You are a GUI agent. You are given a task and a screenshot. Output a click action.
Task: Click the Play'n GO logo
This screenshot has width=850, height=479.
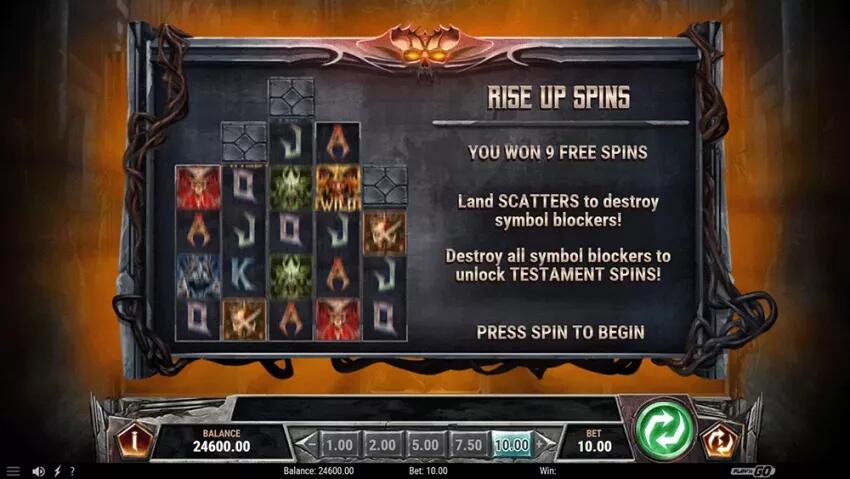[754, 471]
